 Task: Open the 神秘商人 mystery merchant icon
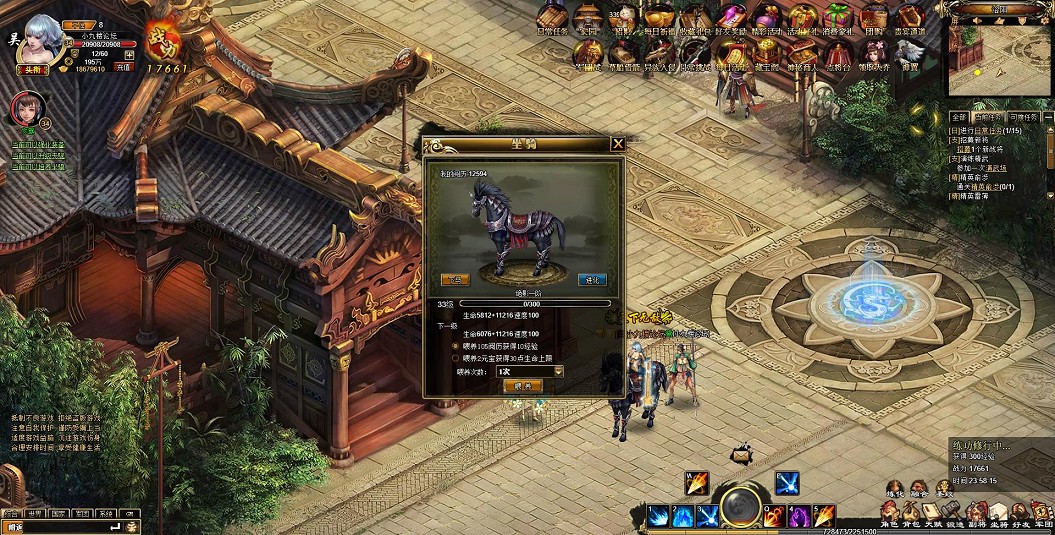click(803, 52)
